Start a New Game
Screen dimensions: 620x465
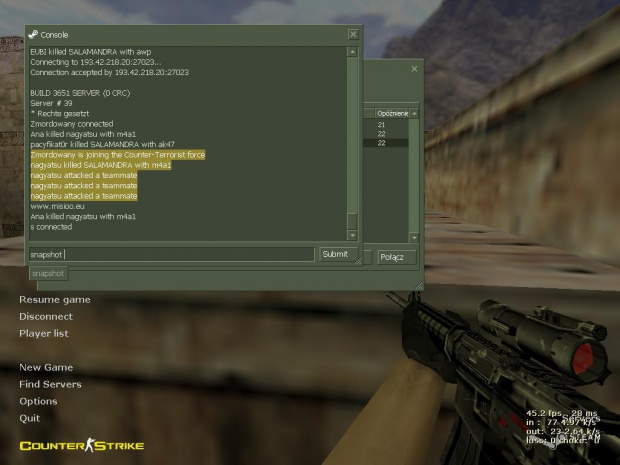pyautogui.click(x=46, y=368)
